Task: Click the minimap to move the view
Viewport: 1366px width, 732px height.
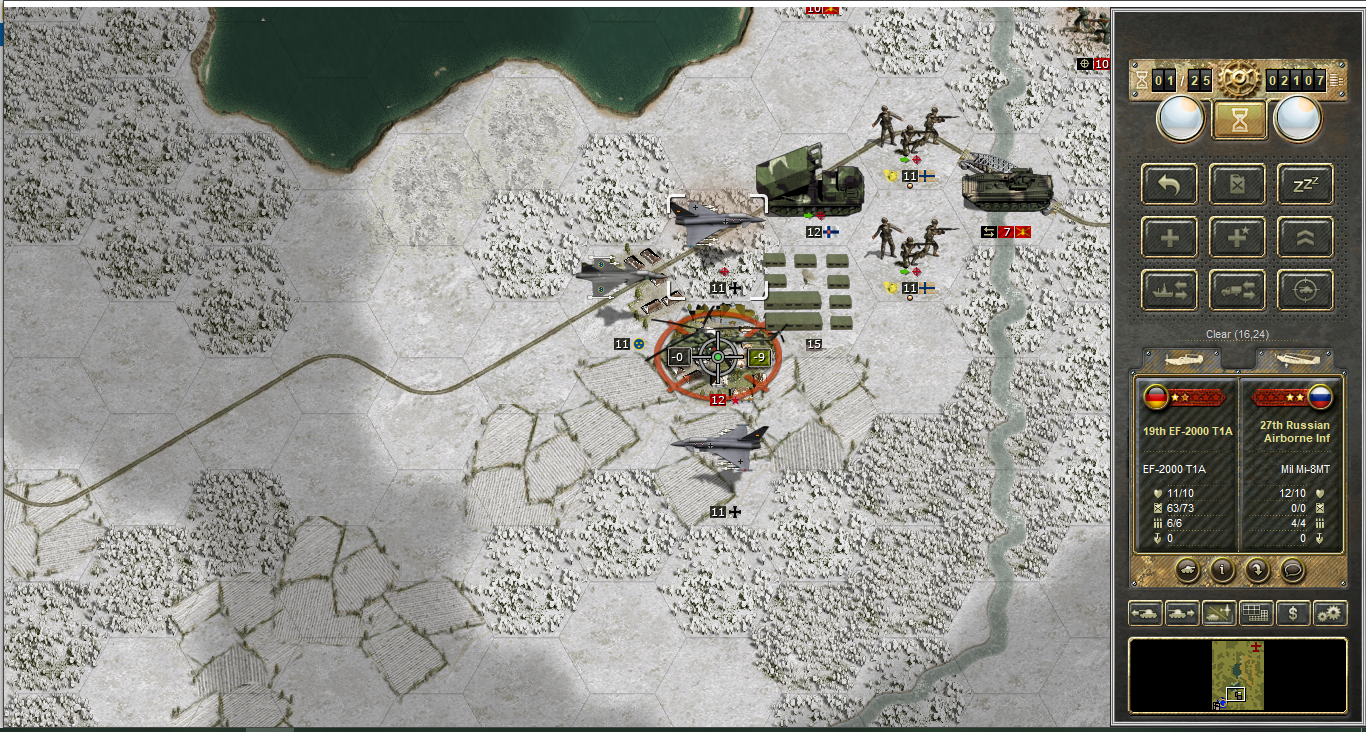Action: (x=1238, y=675)
